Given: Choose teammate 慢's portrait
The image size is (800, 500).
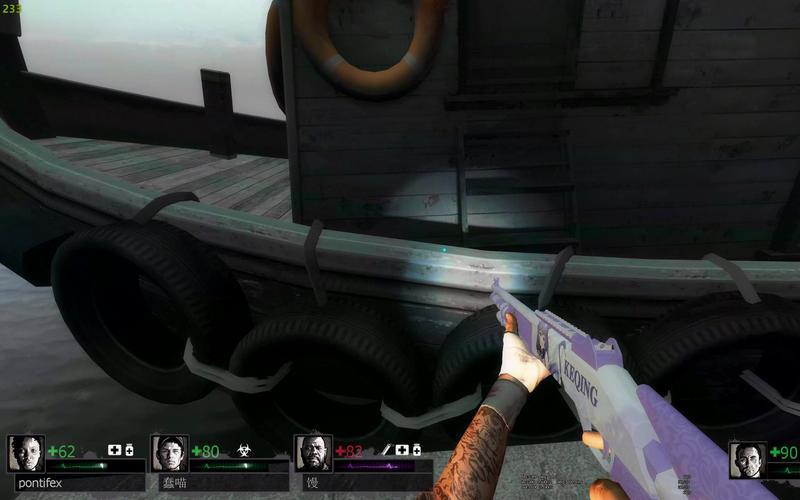Looking at the screenshot, I should point(313,453).
